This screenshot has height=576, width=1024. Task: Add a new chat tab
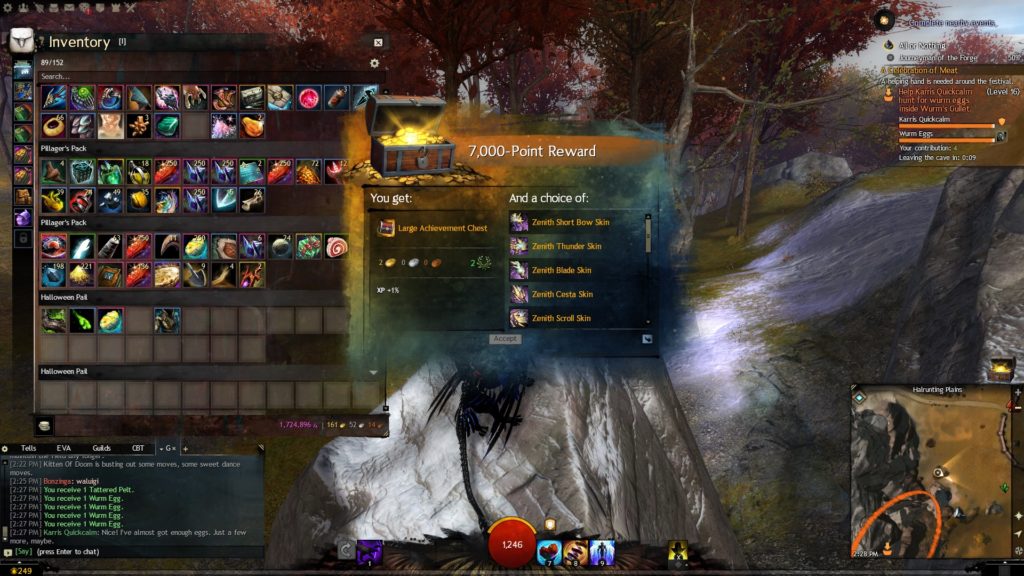pyautogui.click(x=185, y=448)
